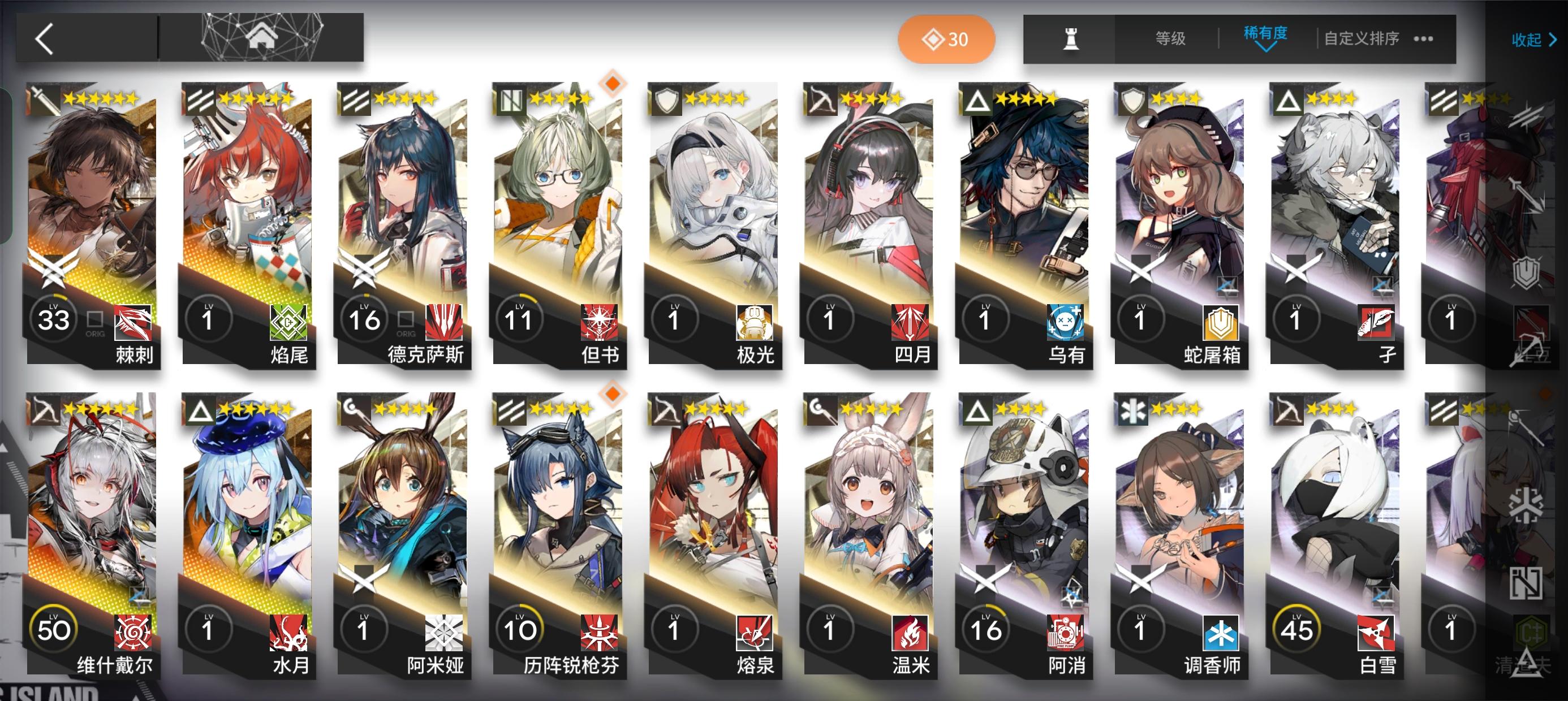The width and height of the screenshot is (1568, 701).
Task: Click the orange counter showing 30
Action: pos(946,38)
